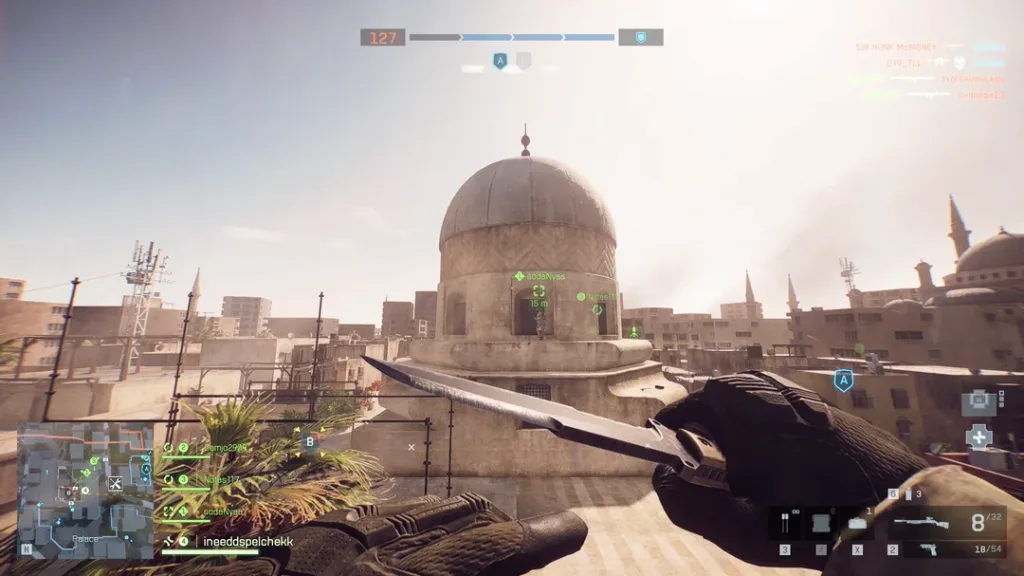This screenshot has width=1024, height=576.
Task: Open the minimap showing Palace
Action: tap(84, 490)
